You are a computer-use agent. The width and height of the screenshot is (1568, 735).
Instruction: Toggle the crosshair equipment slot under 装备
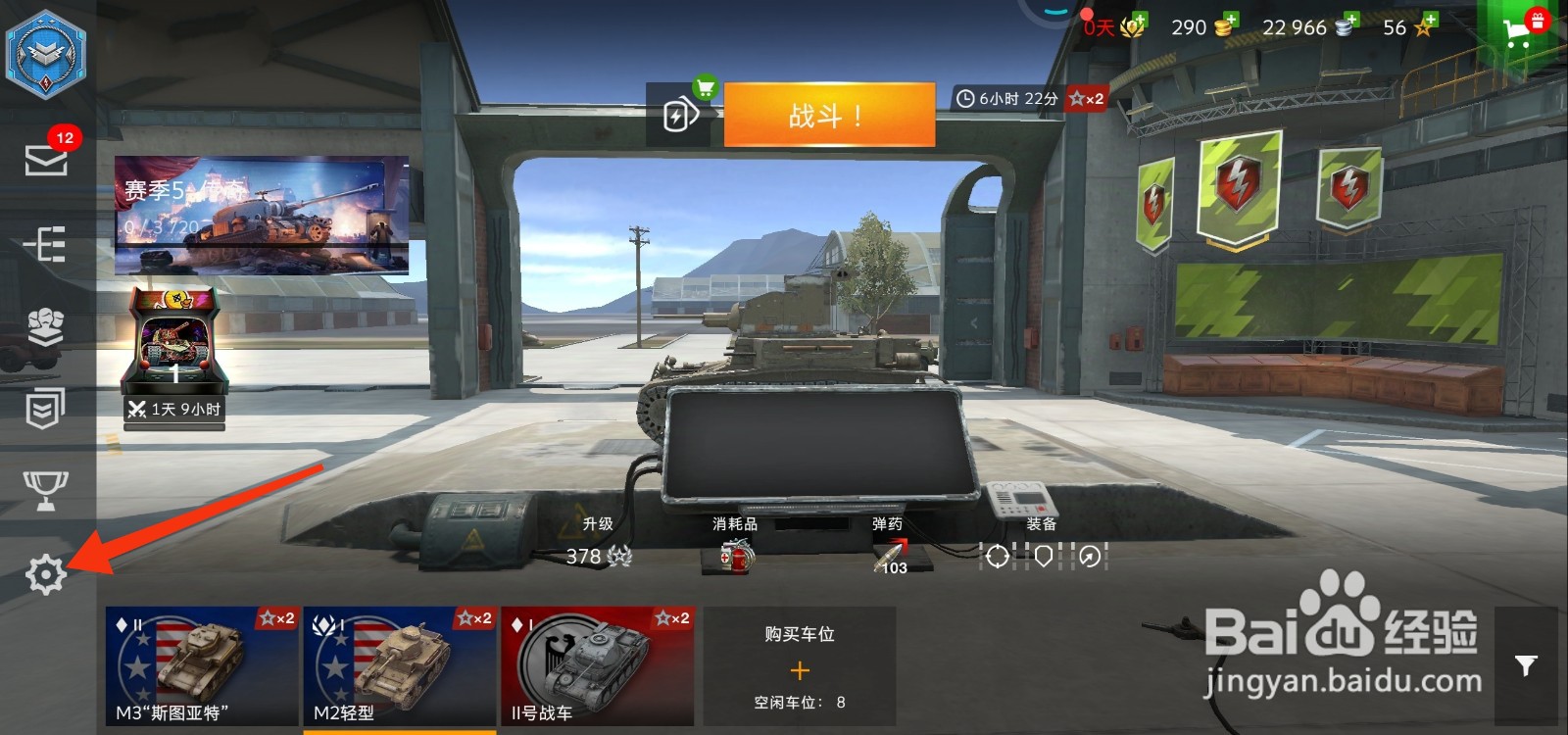(998, 557)
